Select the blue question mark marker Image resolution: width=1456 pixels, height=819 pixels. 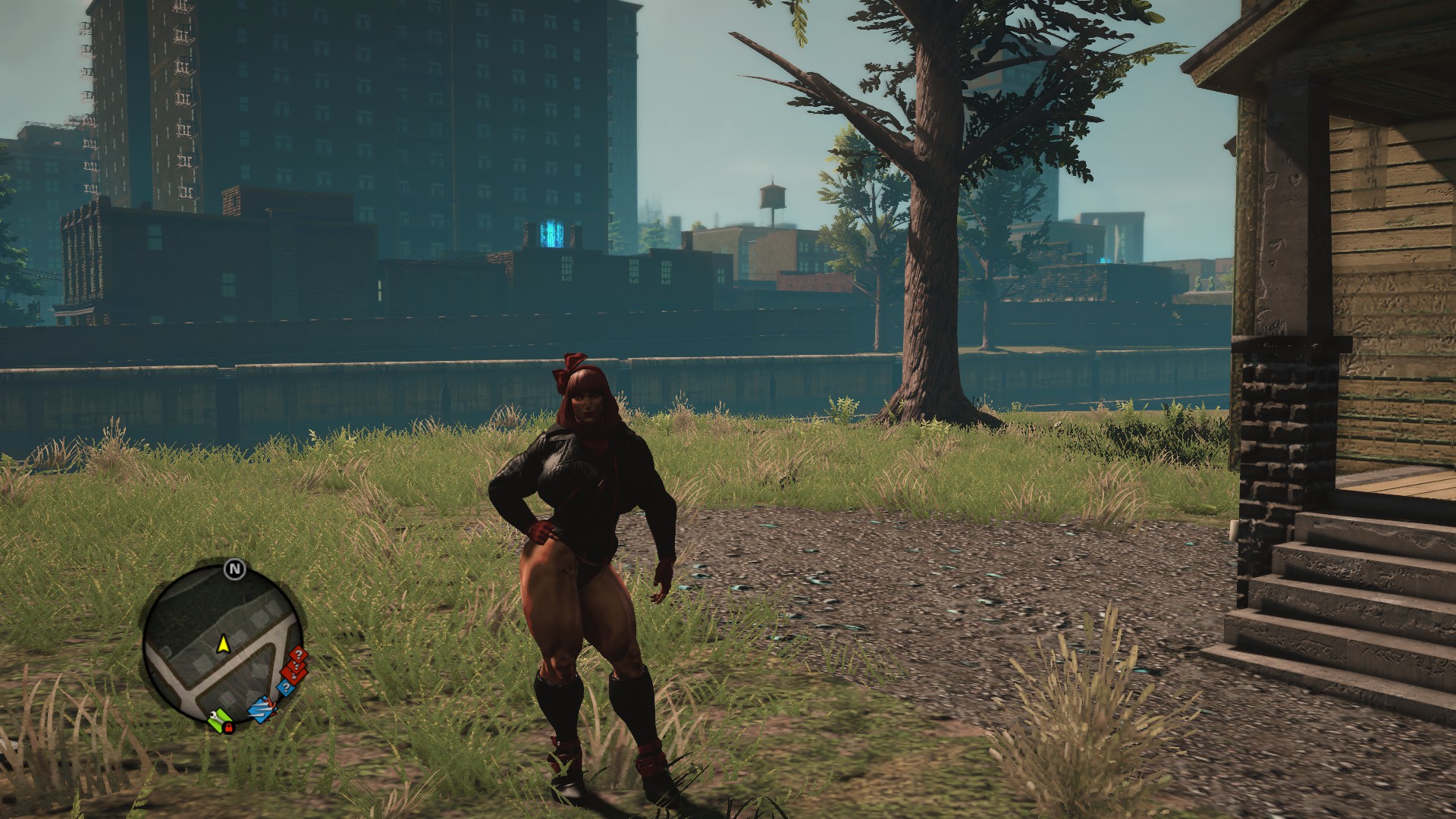[x=285, y=688]
